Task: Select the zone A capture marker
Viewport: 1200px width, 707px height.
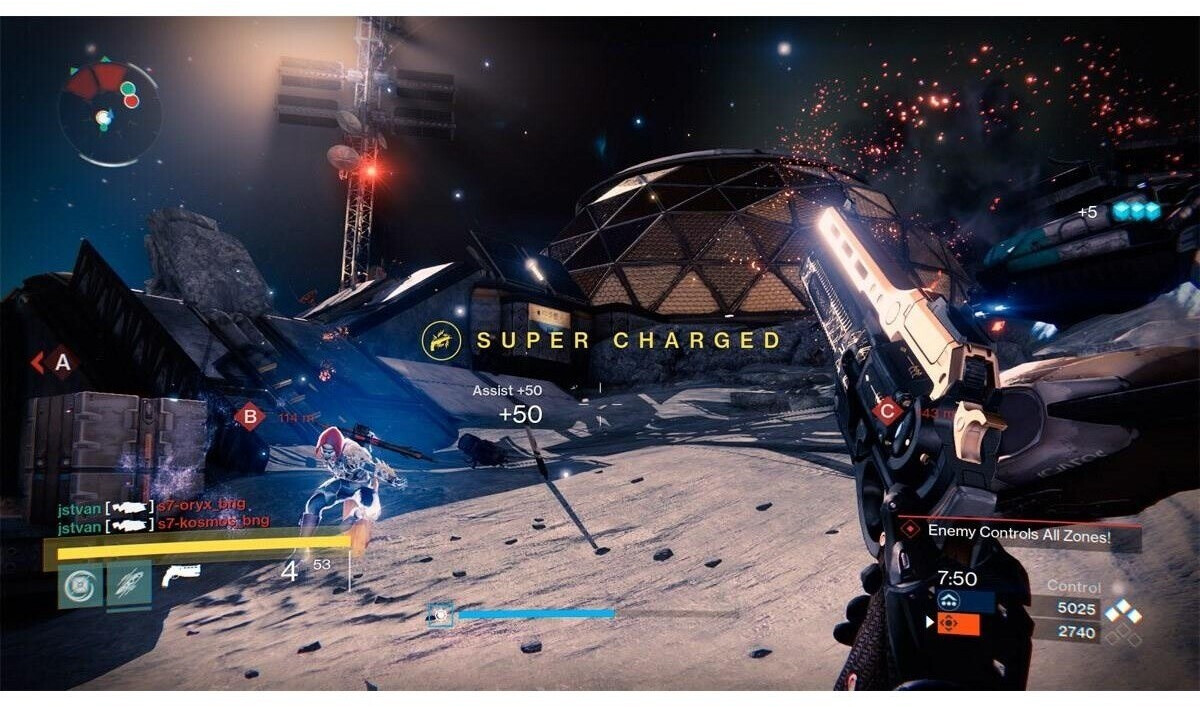Action: coord(62,362)
